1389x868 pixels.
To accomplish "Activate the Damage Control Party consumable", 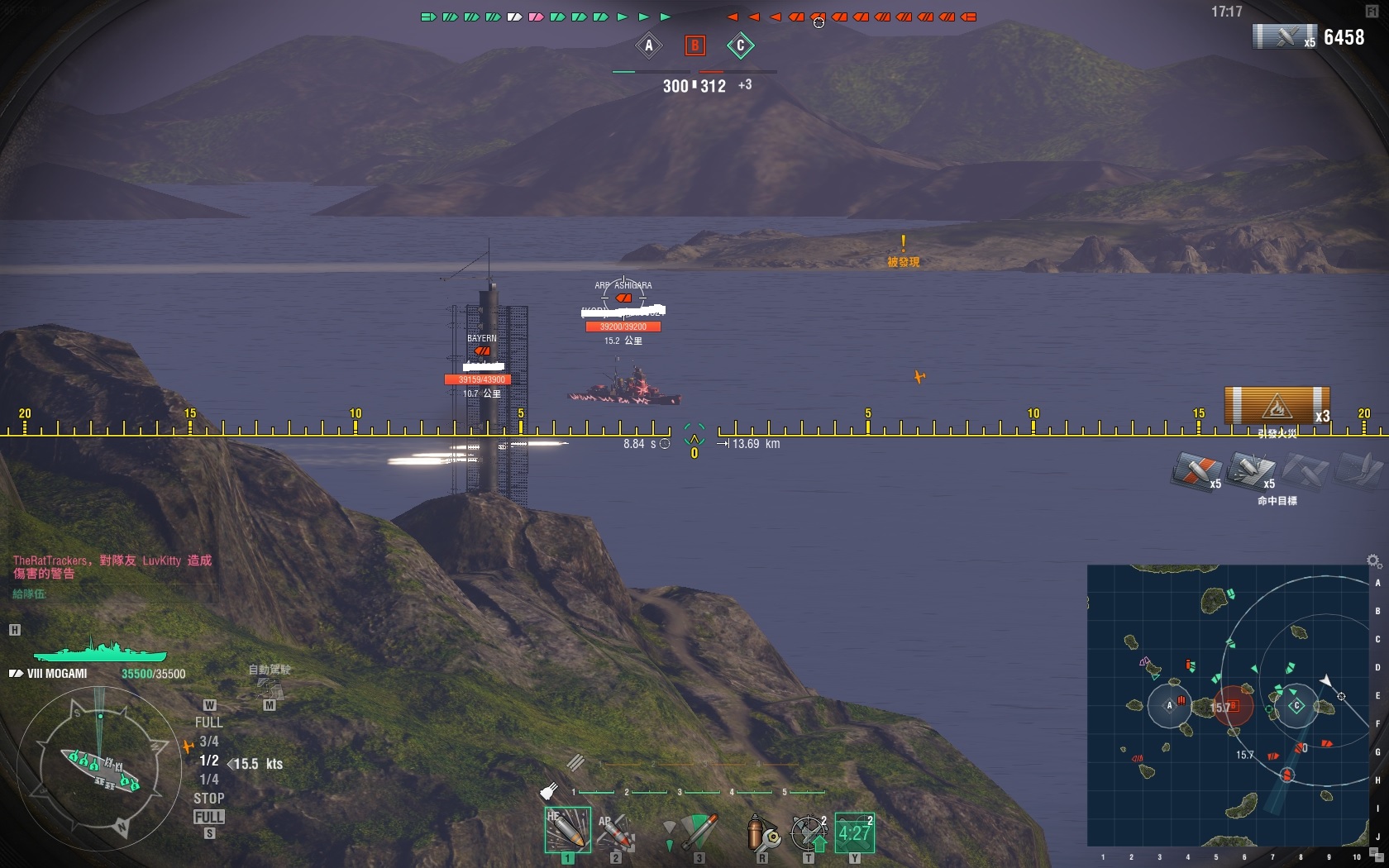I will 762,832.
